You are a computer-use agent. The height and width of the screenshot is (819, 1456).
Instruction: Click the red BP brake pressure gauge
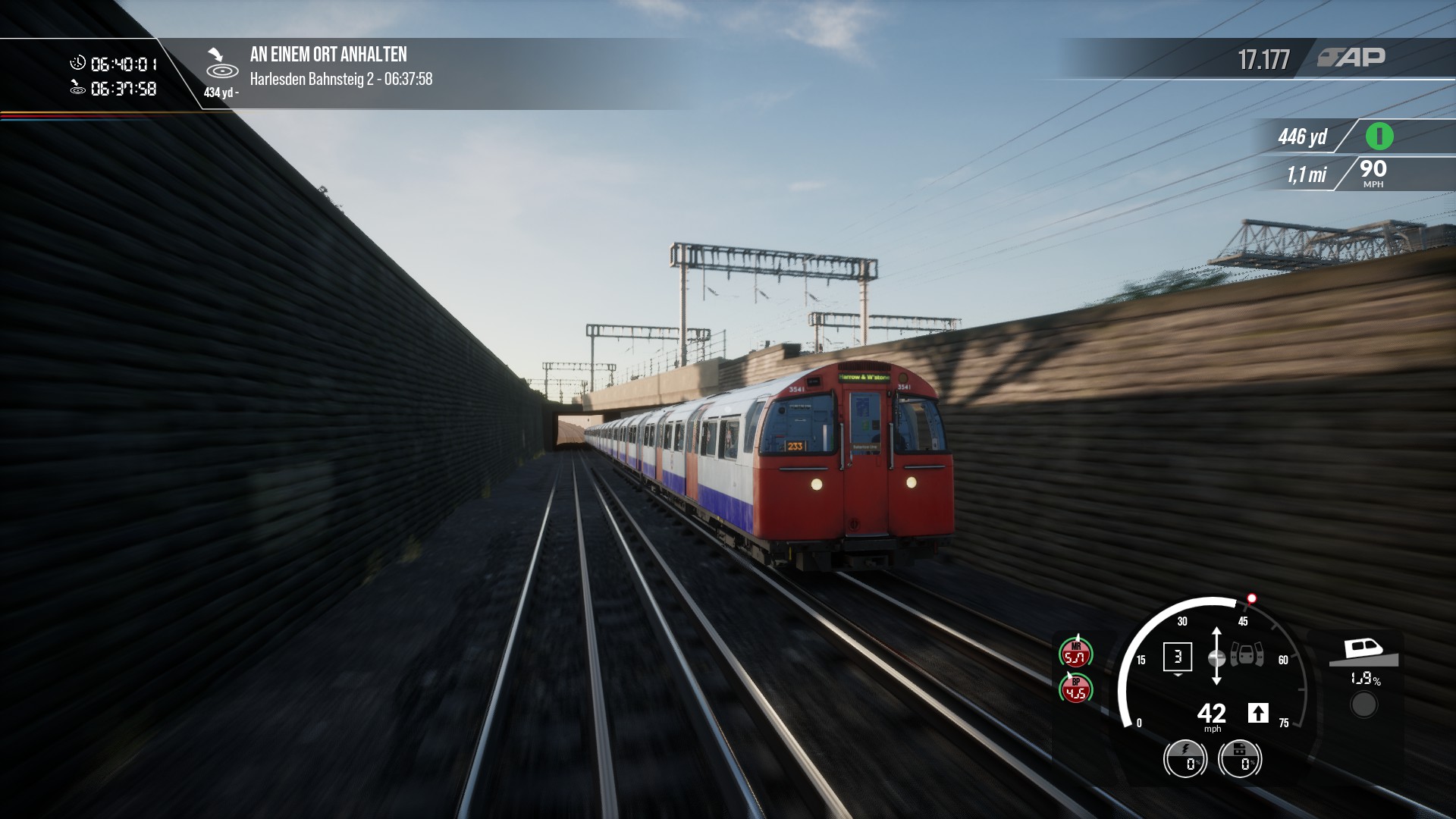1075,689
